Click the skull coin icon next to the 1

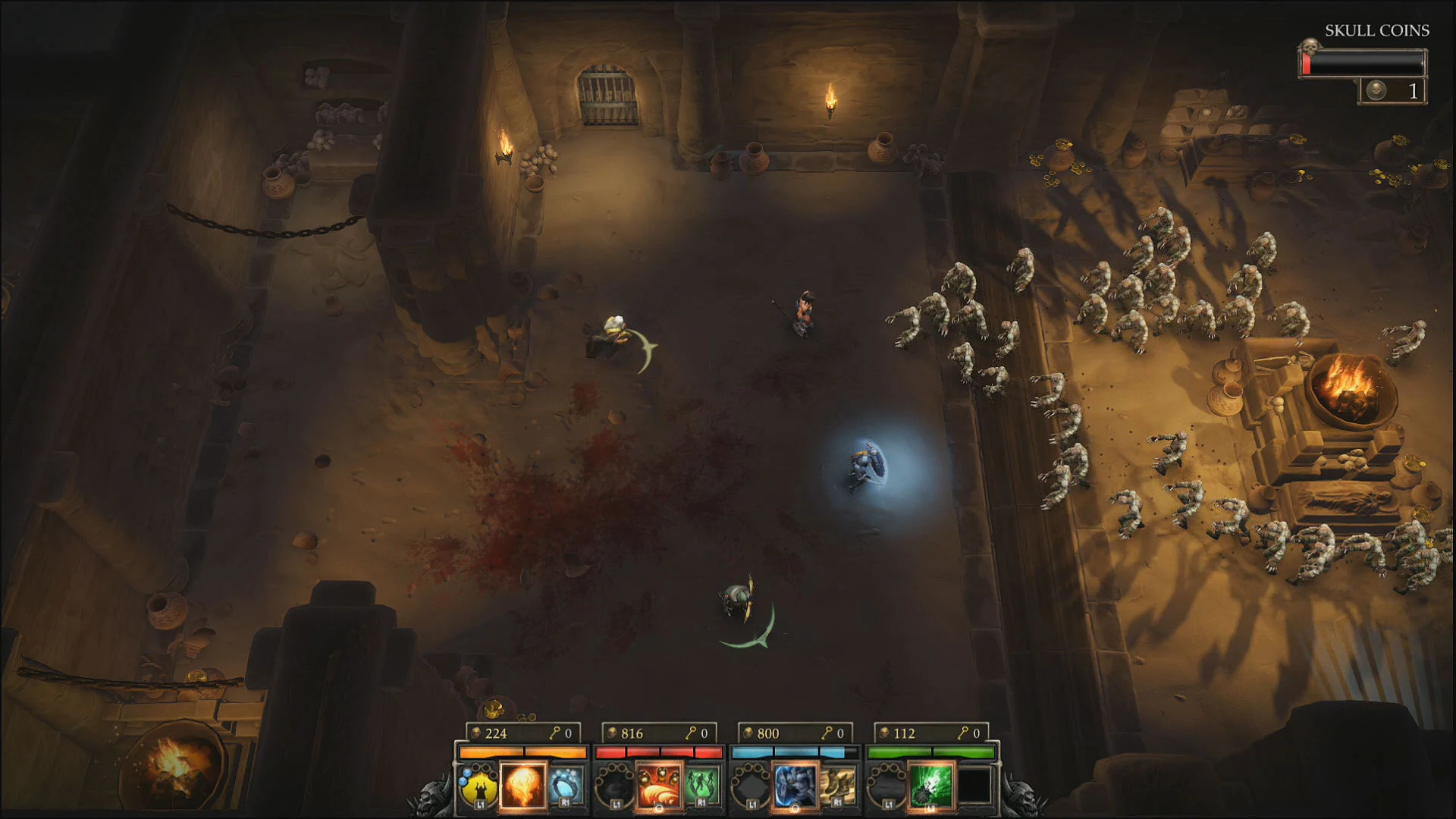click(x=1377, y=89)
